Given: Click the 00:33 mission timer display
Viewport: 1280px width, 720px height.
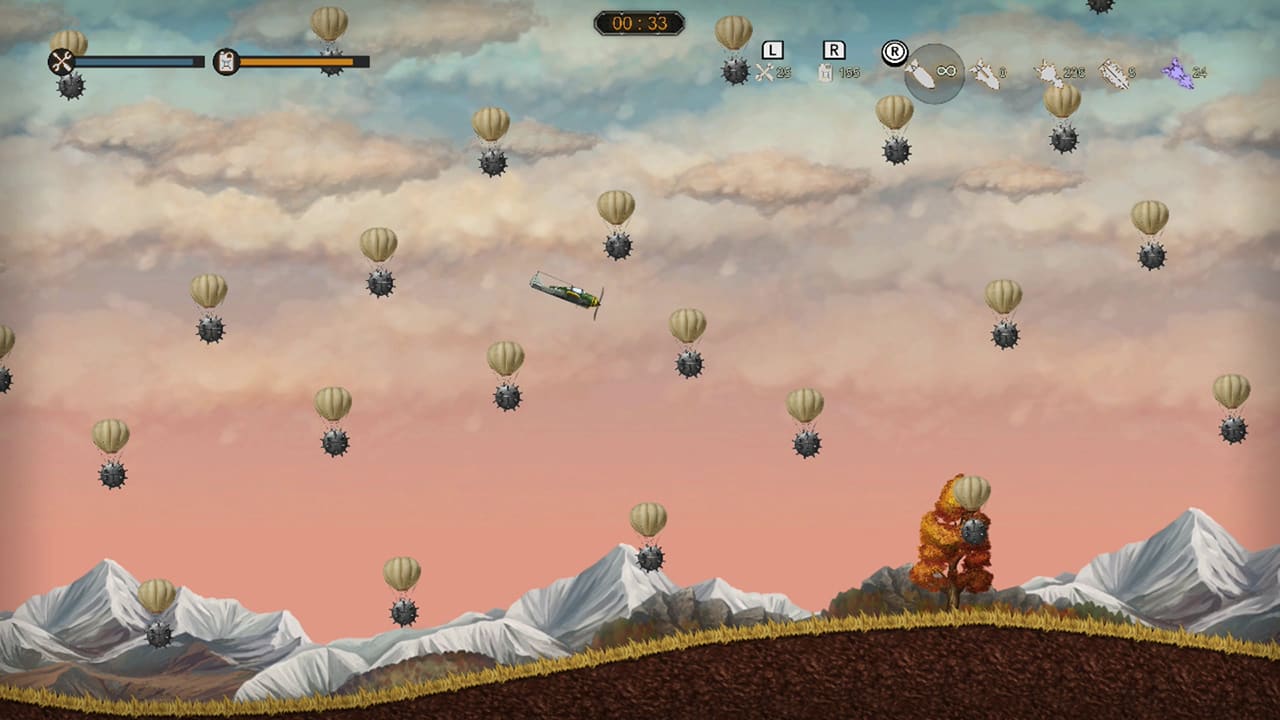Looking at the screenshot, I should click(x=640, y=23).
